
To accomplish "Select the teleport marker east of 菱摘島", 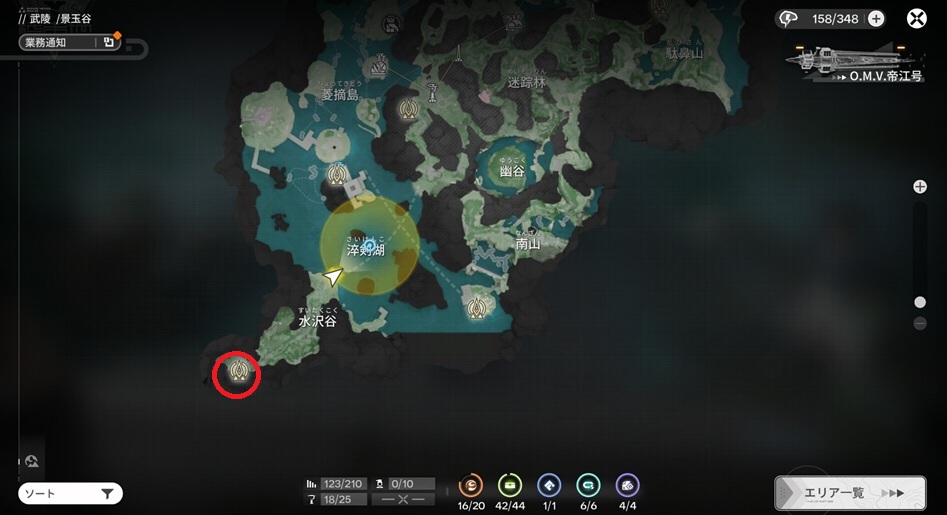I will click(x=408, y=109).
